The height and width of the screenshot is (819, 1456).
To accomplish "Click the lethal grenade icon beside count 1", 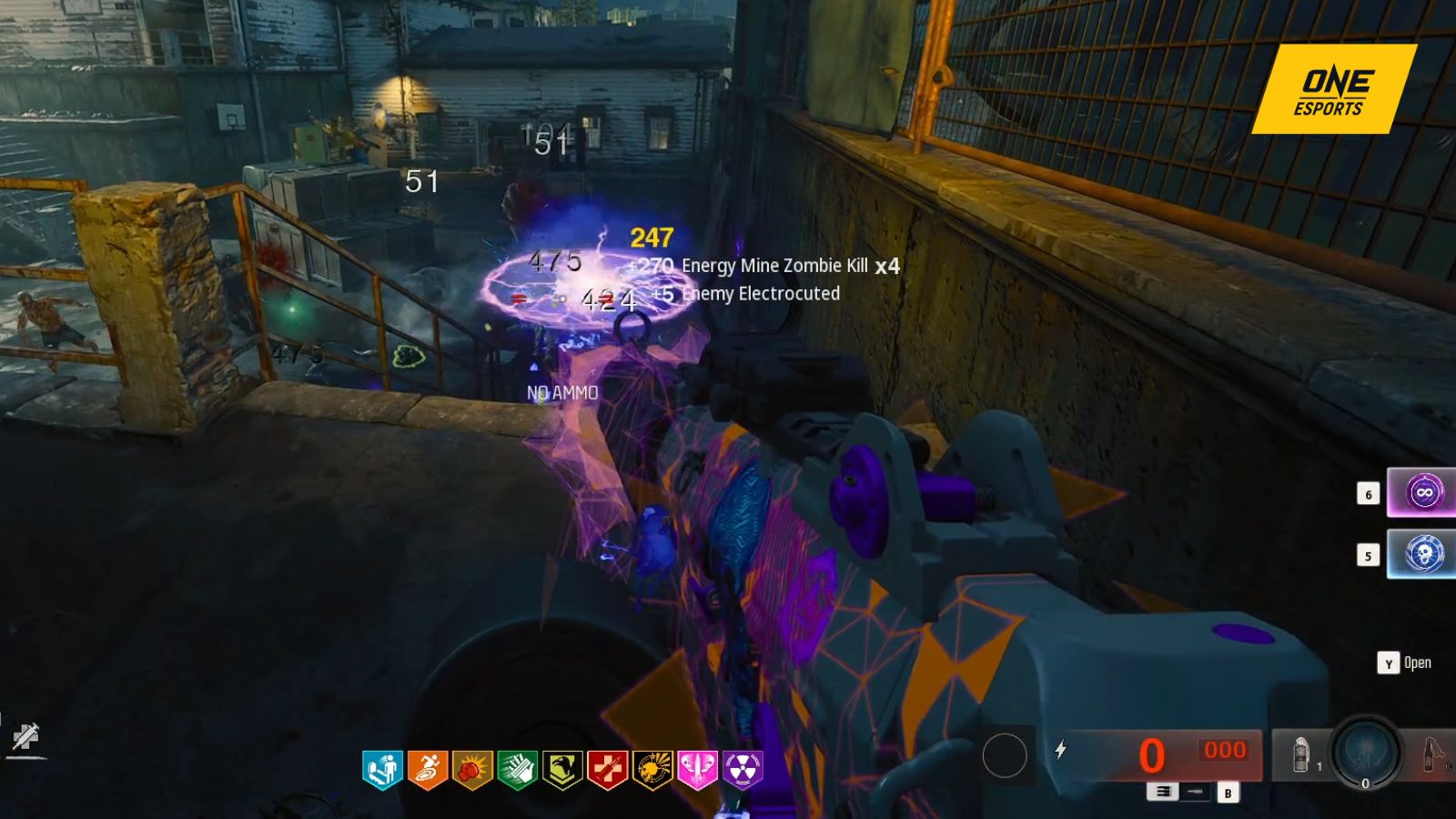I will coord(1300,755).
